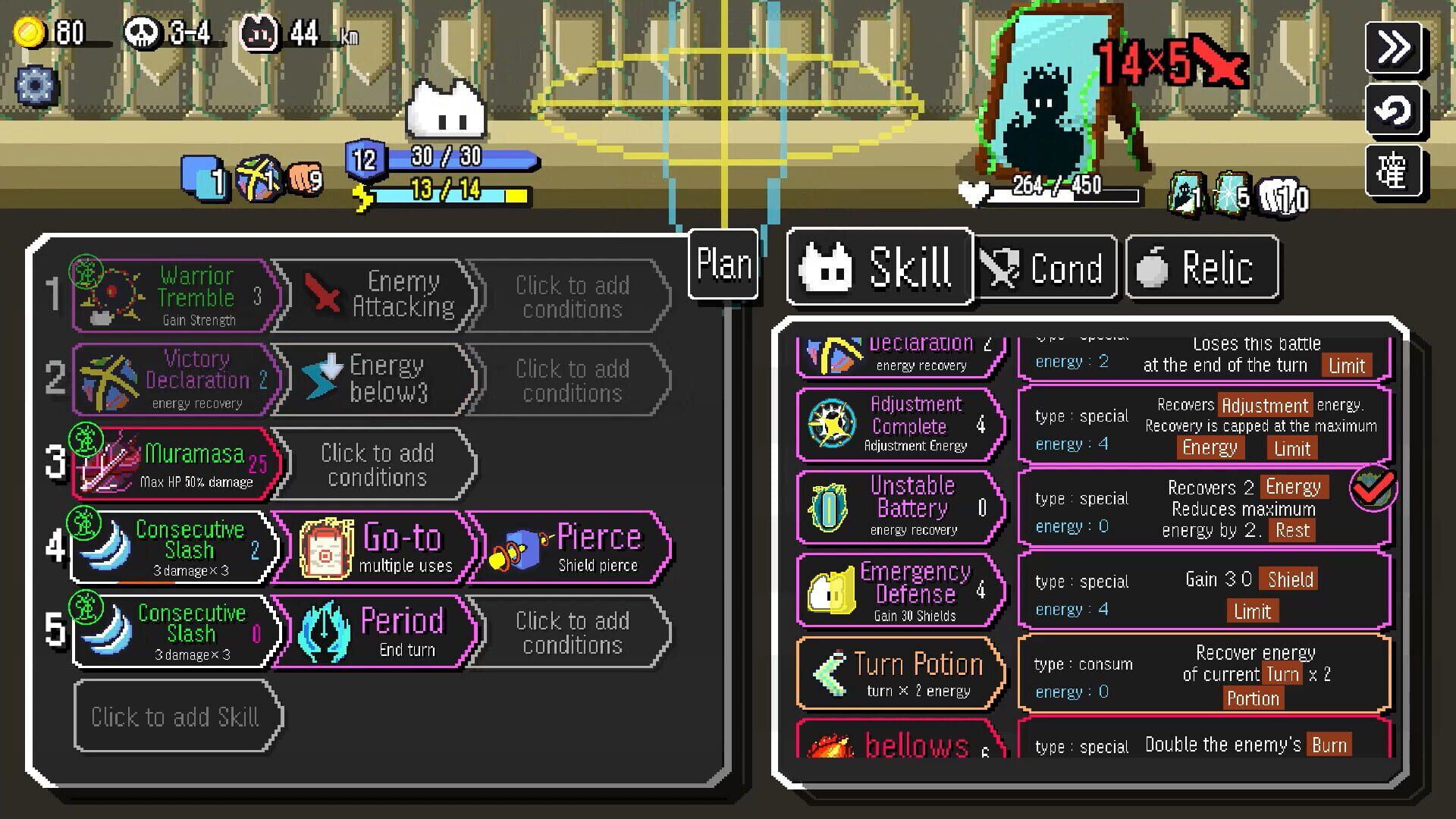The width and height of the screenshot is (1456, 819).
Task: Add a condition to the Muramasa row
Action: click(377, 463)
